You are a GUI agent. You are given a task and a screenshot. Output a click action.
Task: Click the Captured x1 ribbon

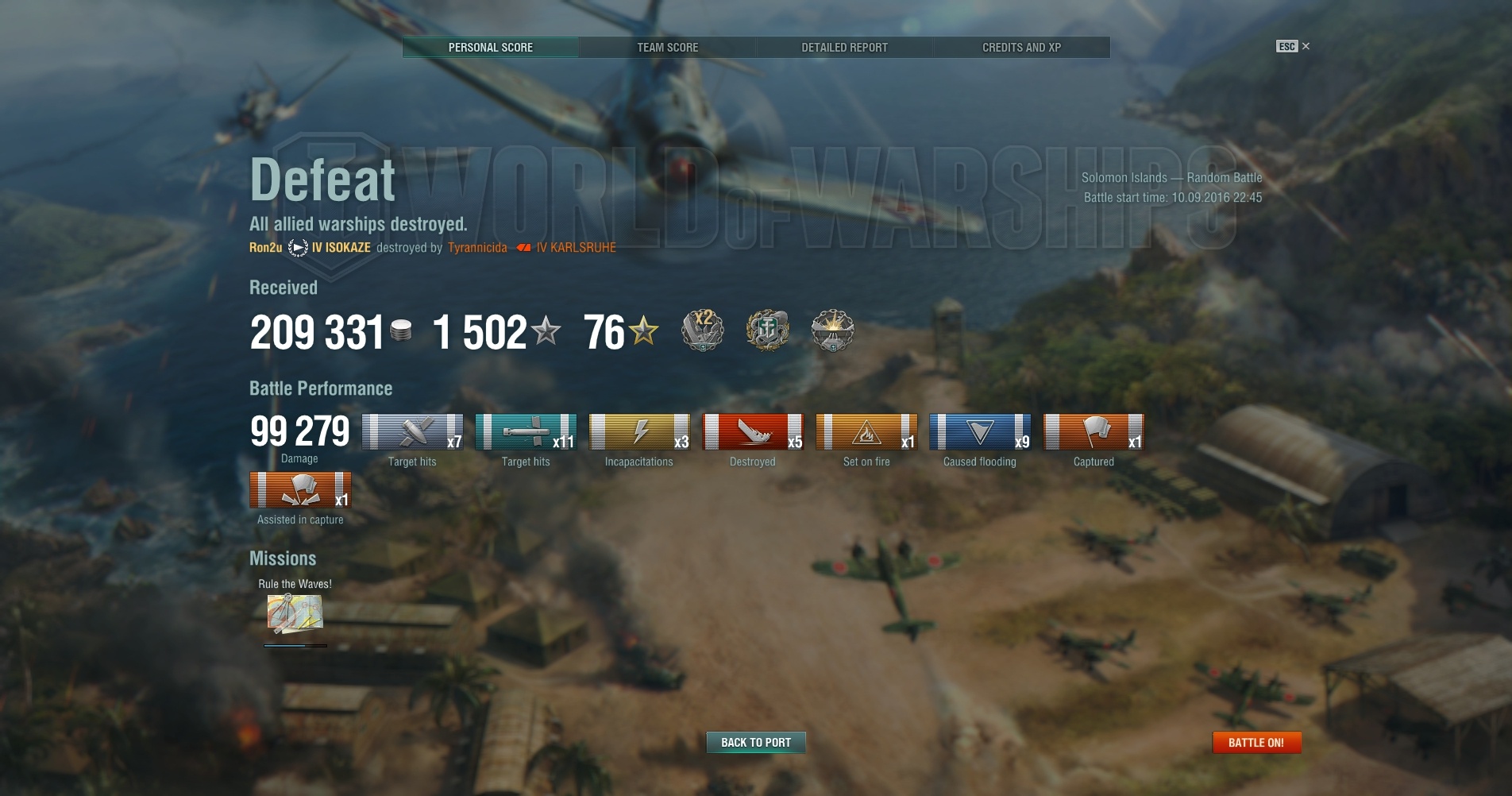click(x=1093, y=432)
